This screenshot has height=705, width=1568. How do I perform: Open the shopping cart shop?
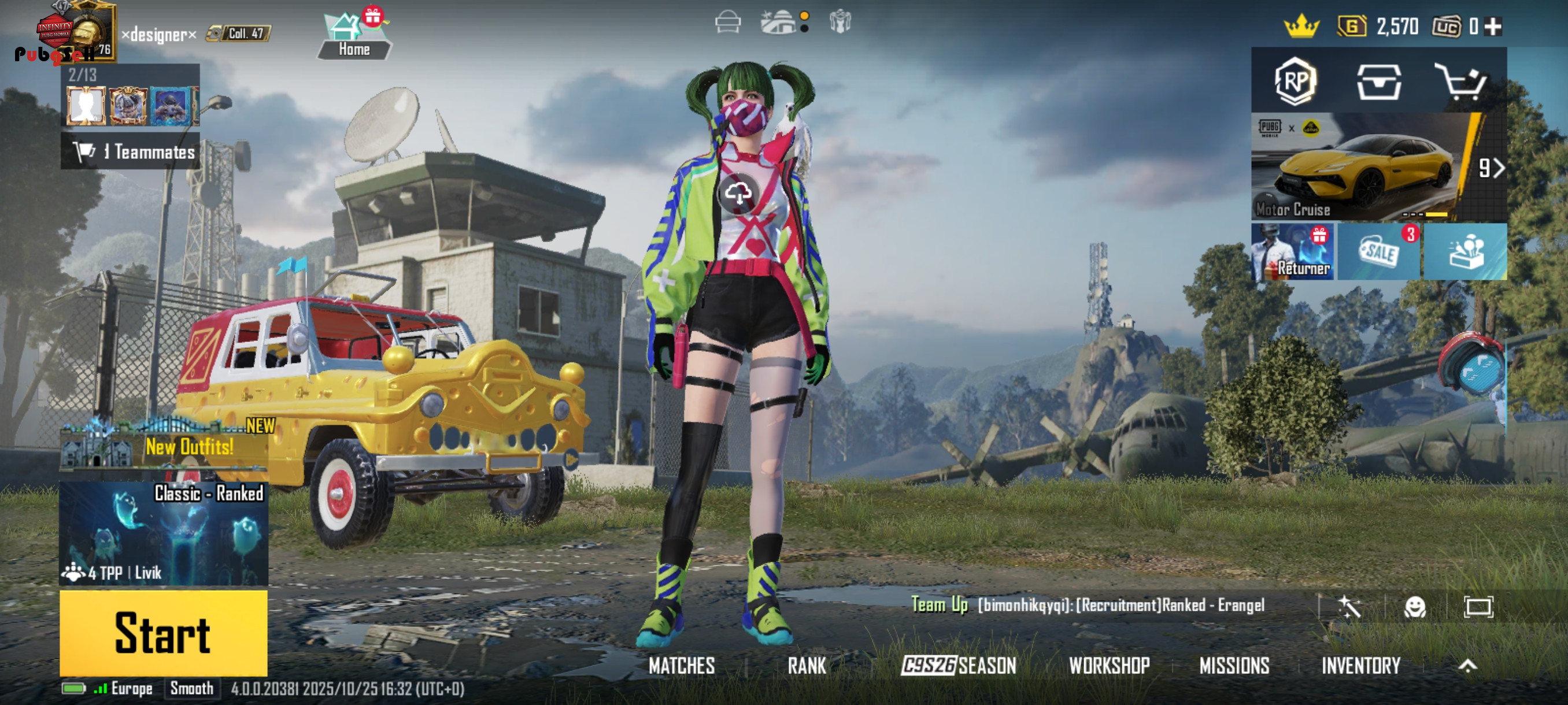click(x=1461, y=81)
